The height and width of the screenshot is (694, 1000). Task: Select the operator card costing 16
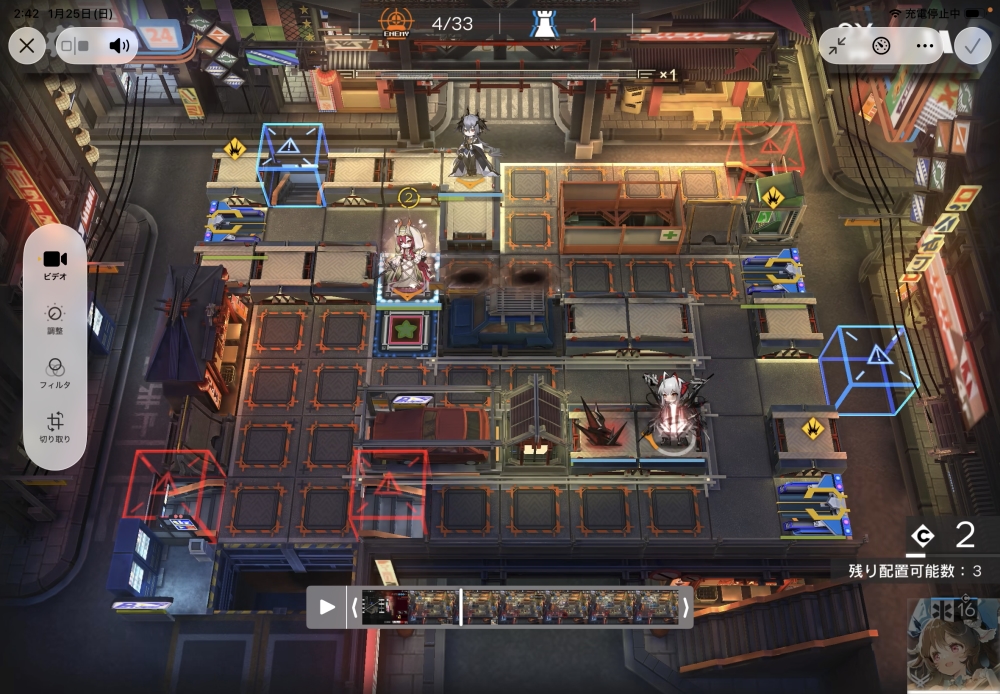[953, 645]
